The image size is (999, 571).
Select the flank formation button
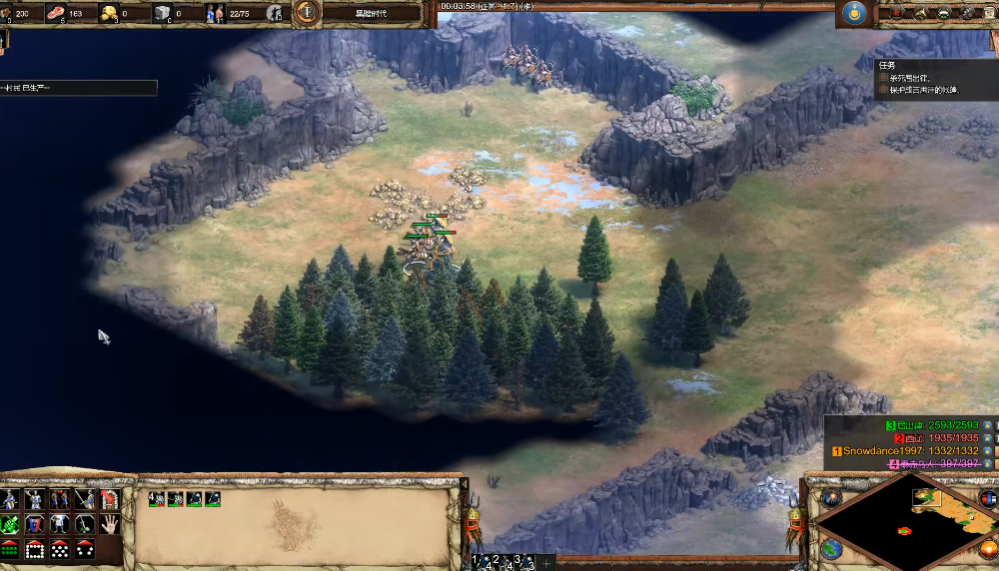tap(84, 548)
